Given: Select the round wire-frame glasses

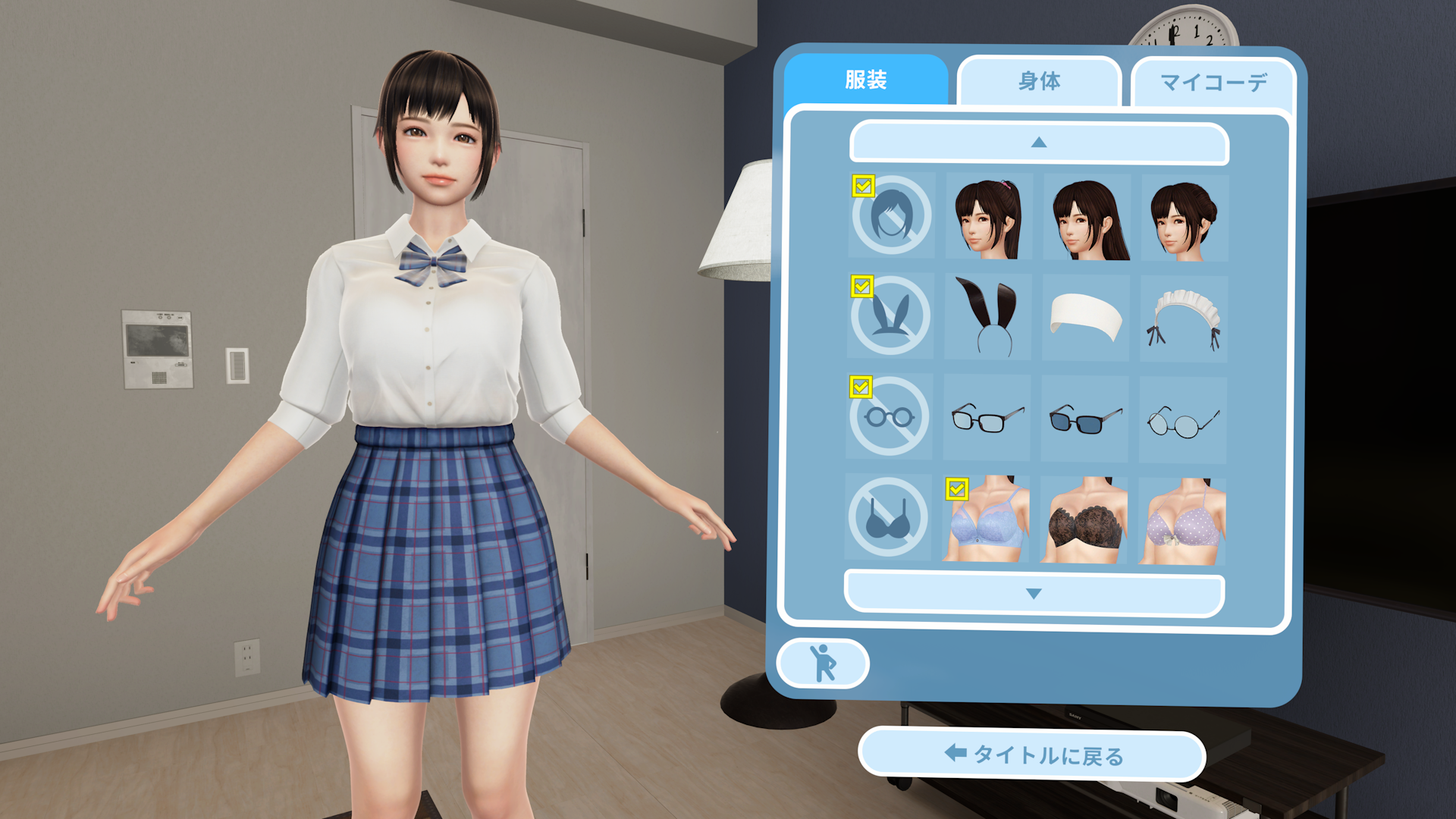Looking at the screenshot, I should [x=1185, y=418].
